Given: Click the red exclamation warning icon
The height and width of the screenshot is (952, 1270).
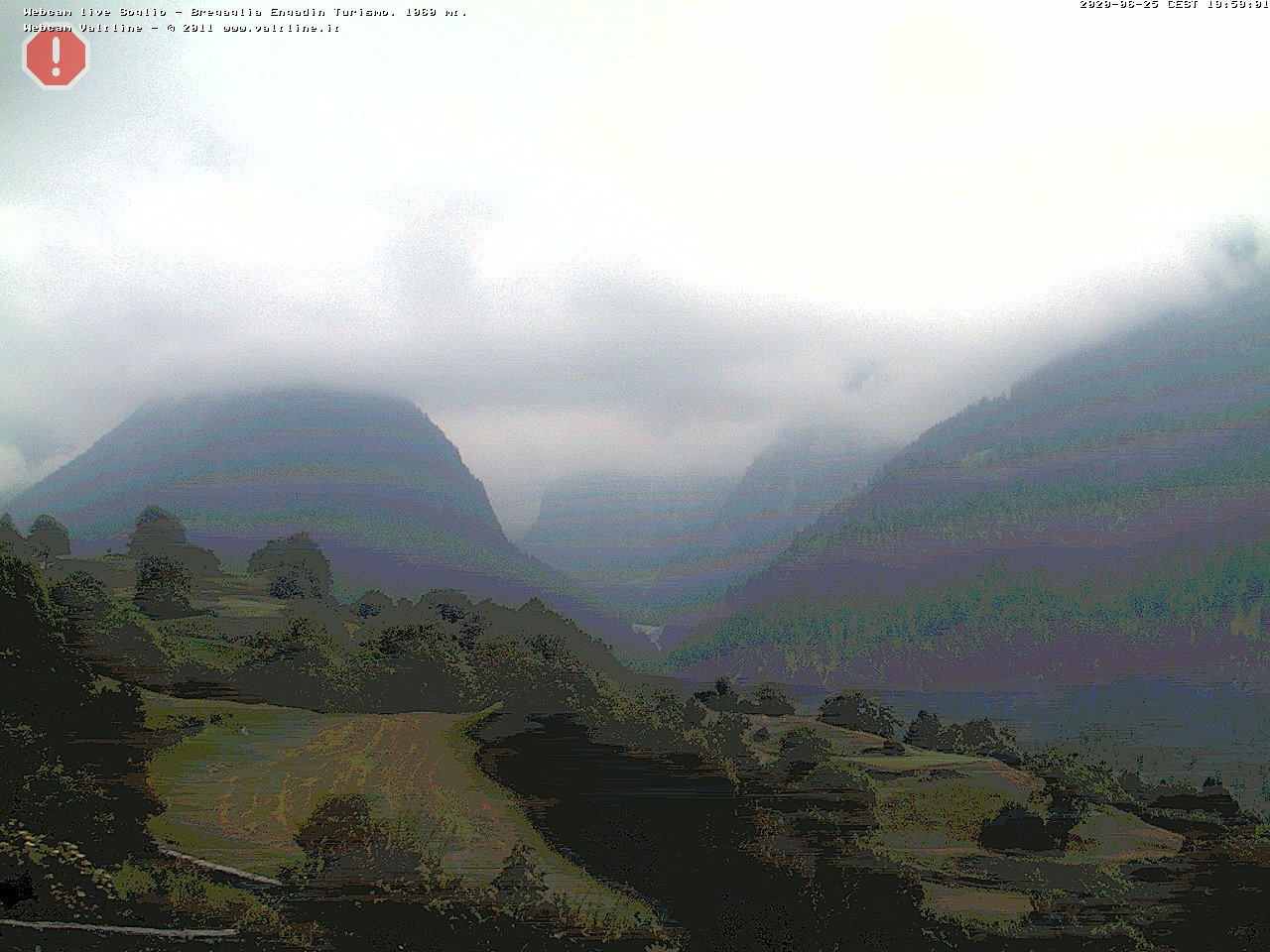Looking at the screenshot, I should pyautogui.click(x=56, y=59).
